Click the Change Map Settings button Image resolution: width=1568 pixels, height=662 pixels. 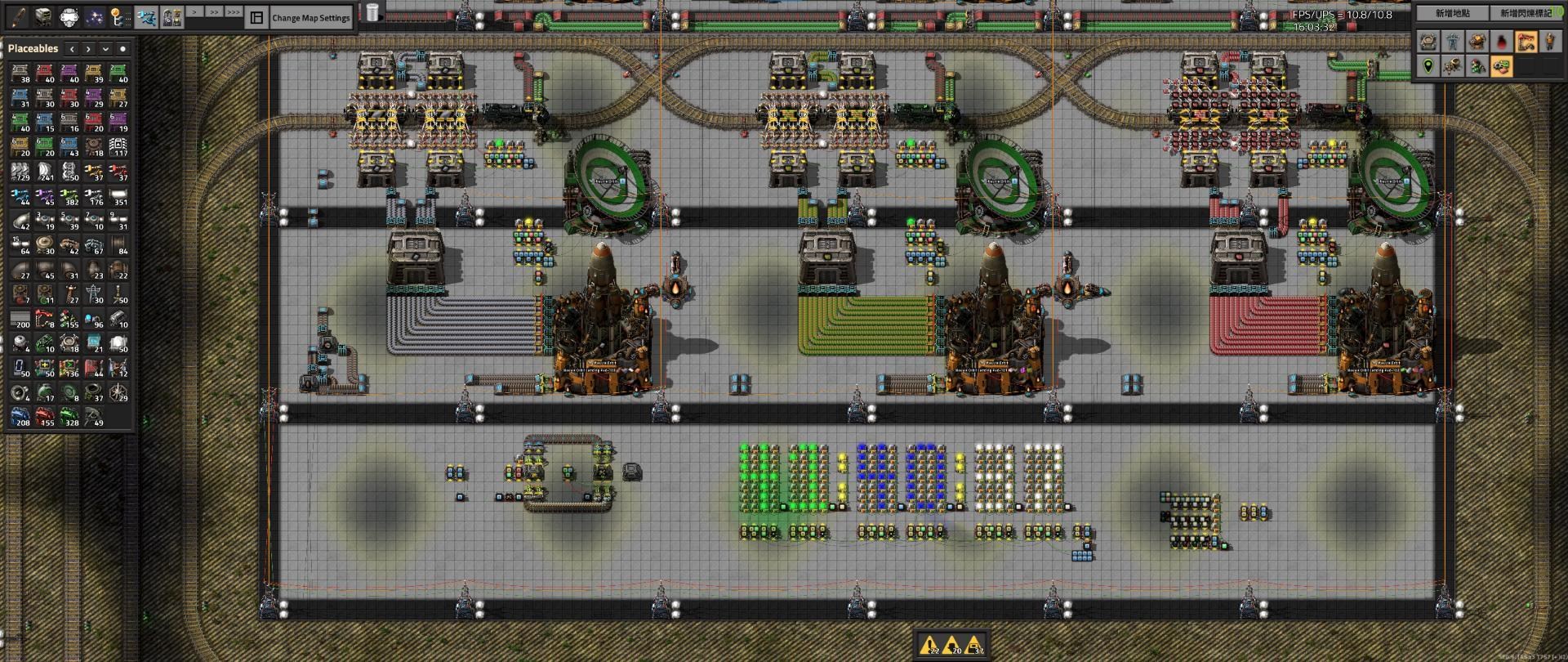click(x=310, y=17)
